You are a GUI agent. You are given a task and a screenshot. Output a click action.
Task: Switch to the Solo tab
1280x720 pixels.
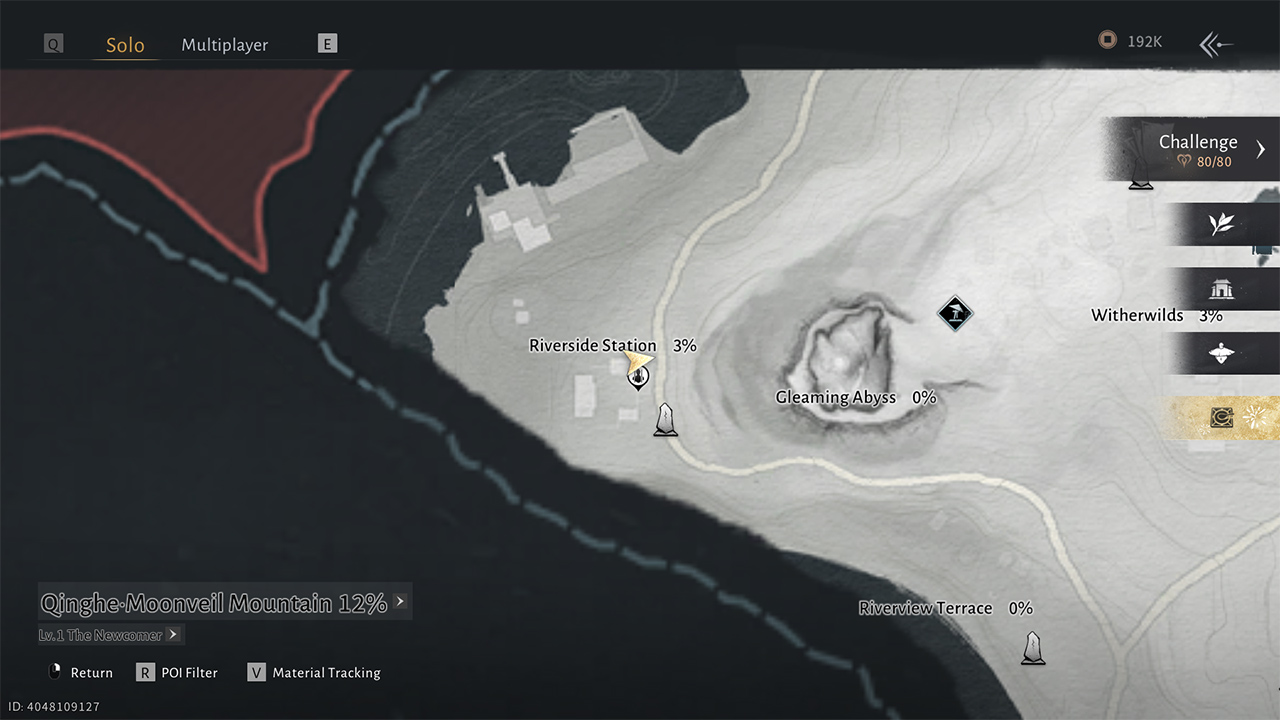tap(125, 45)
